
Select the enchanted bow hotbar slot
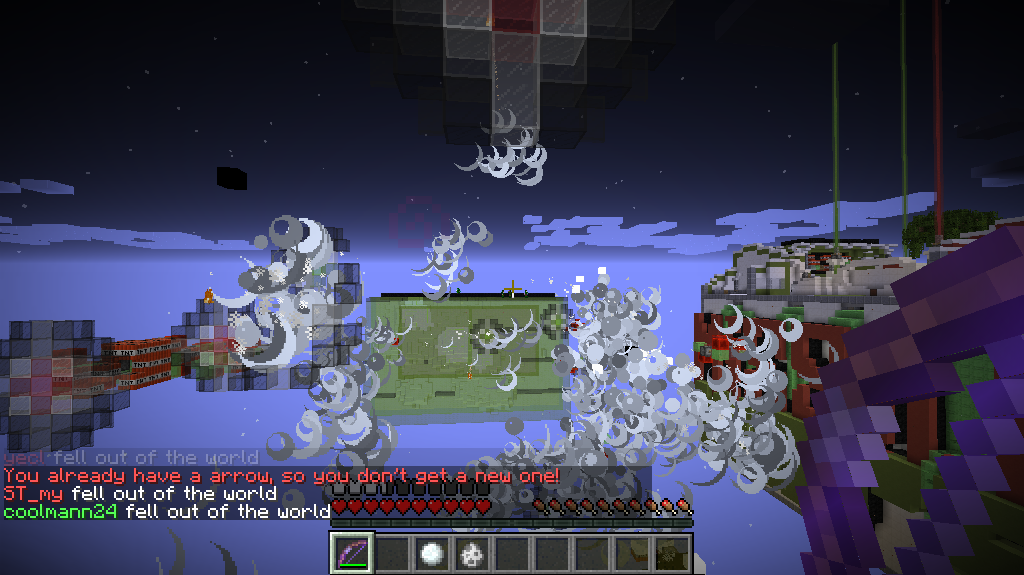tap(351, 553)
